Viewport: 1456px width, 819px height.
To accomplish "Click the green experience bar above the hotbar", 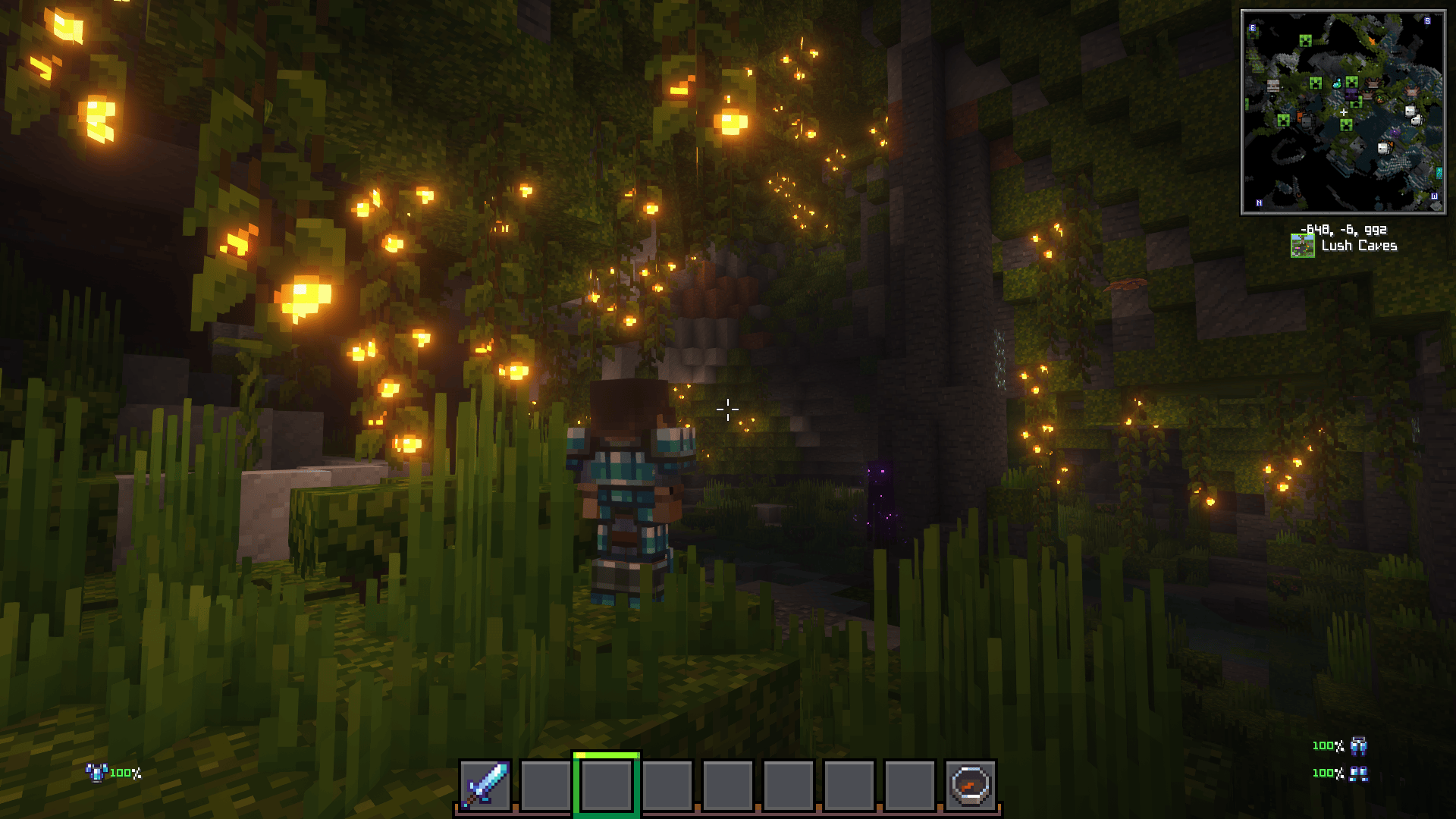I will (x=605, y=756).
